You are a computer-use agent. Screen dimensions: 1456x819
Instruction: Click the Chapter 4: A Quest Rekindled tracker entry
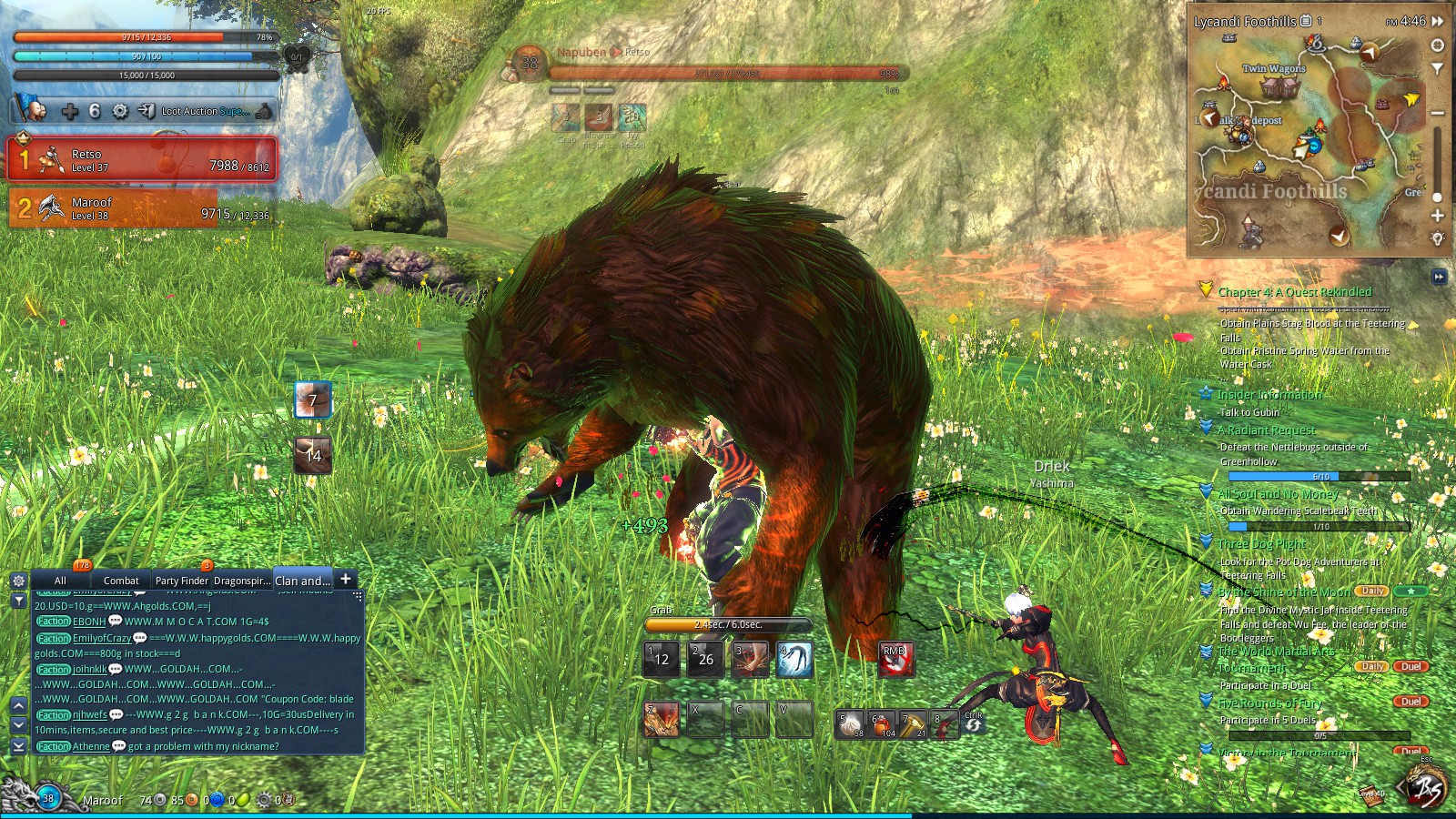1294,292
